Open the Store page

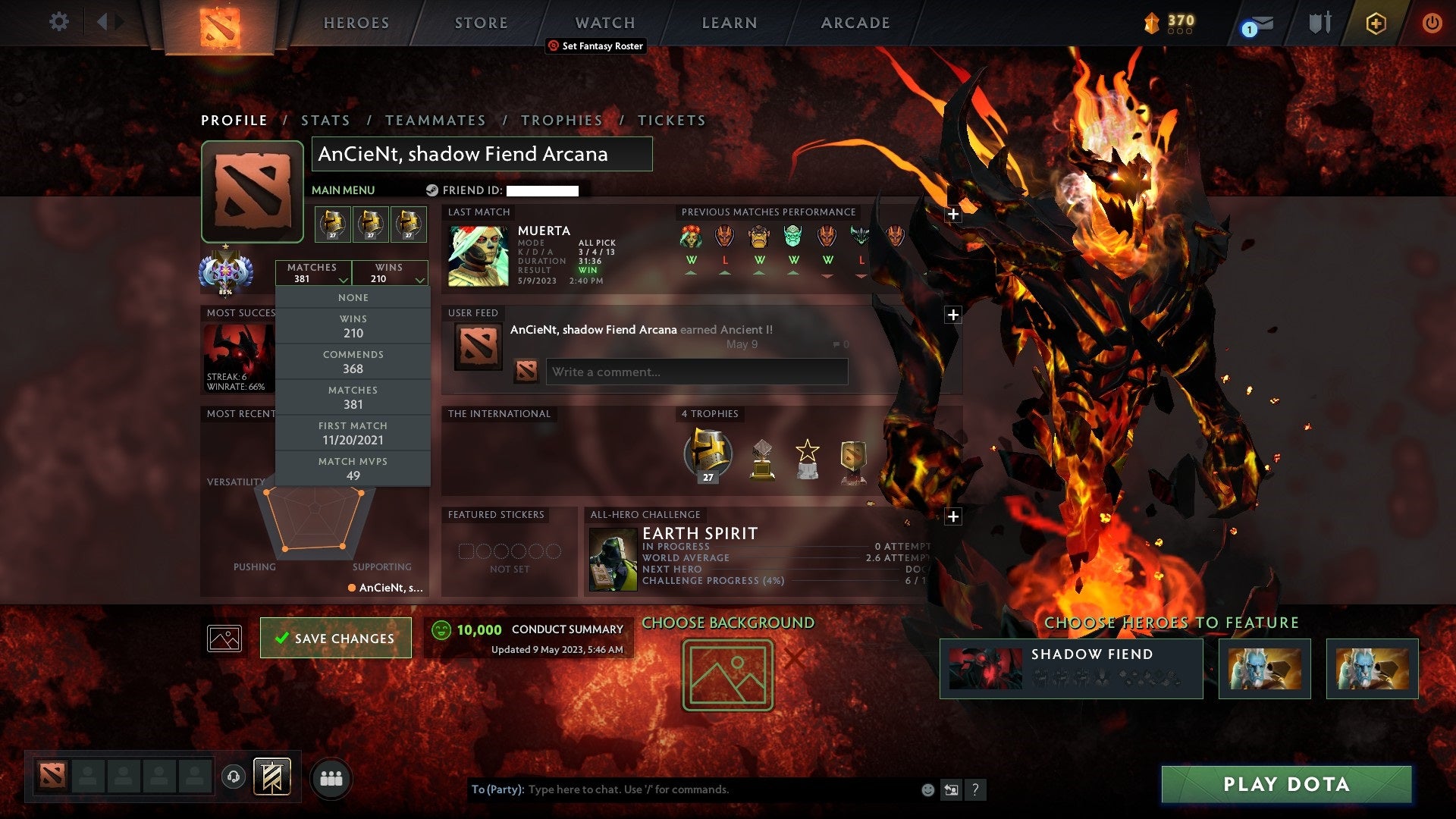[481, 23]
